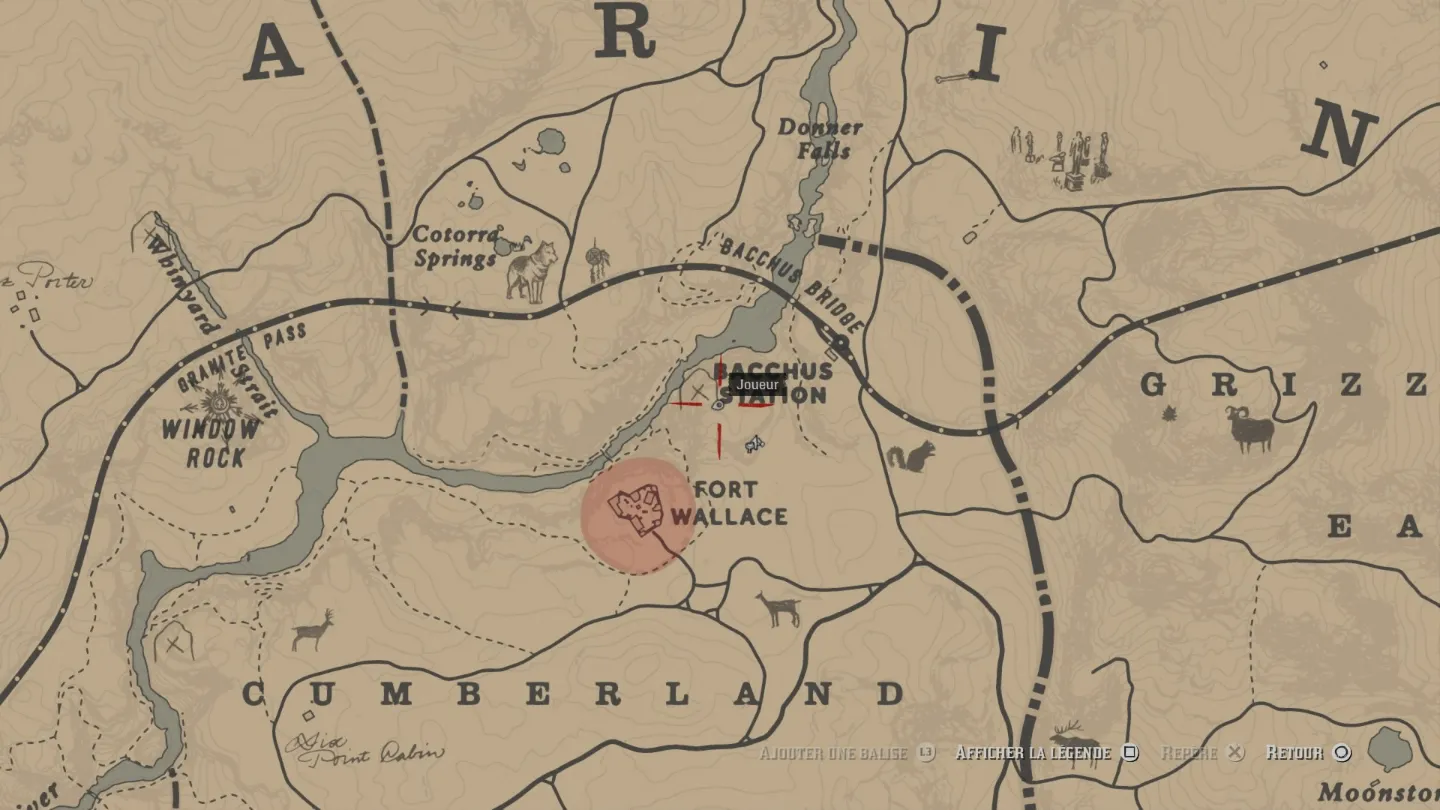Viewport: 1440px width, 810px height.
Task: Select the squirrel animal marker
Action: pyautogui.click(x=911, y=456)
